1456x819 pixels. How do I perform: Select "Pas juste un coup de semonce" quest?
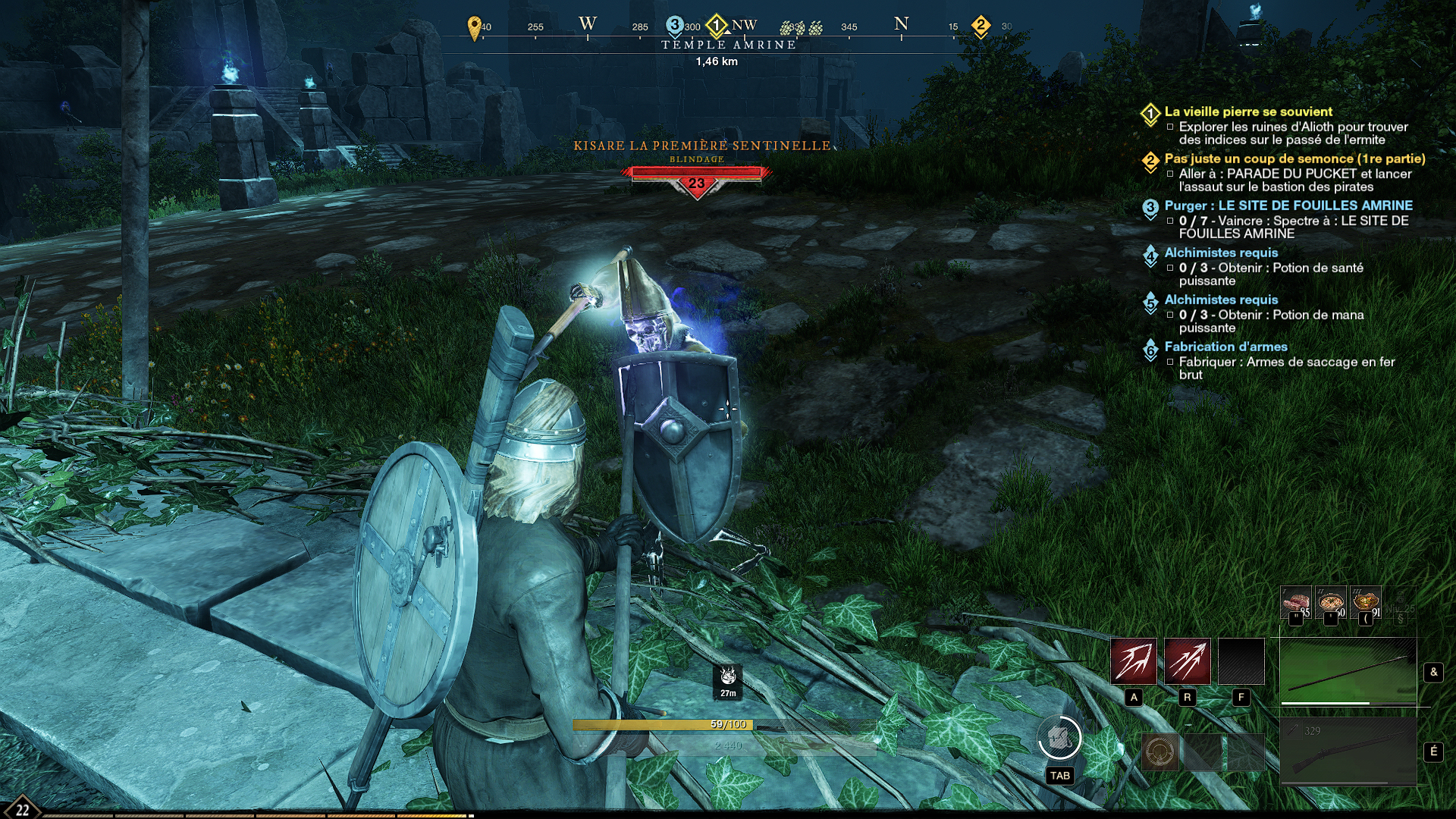[x=1294, y=158]
